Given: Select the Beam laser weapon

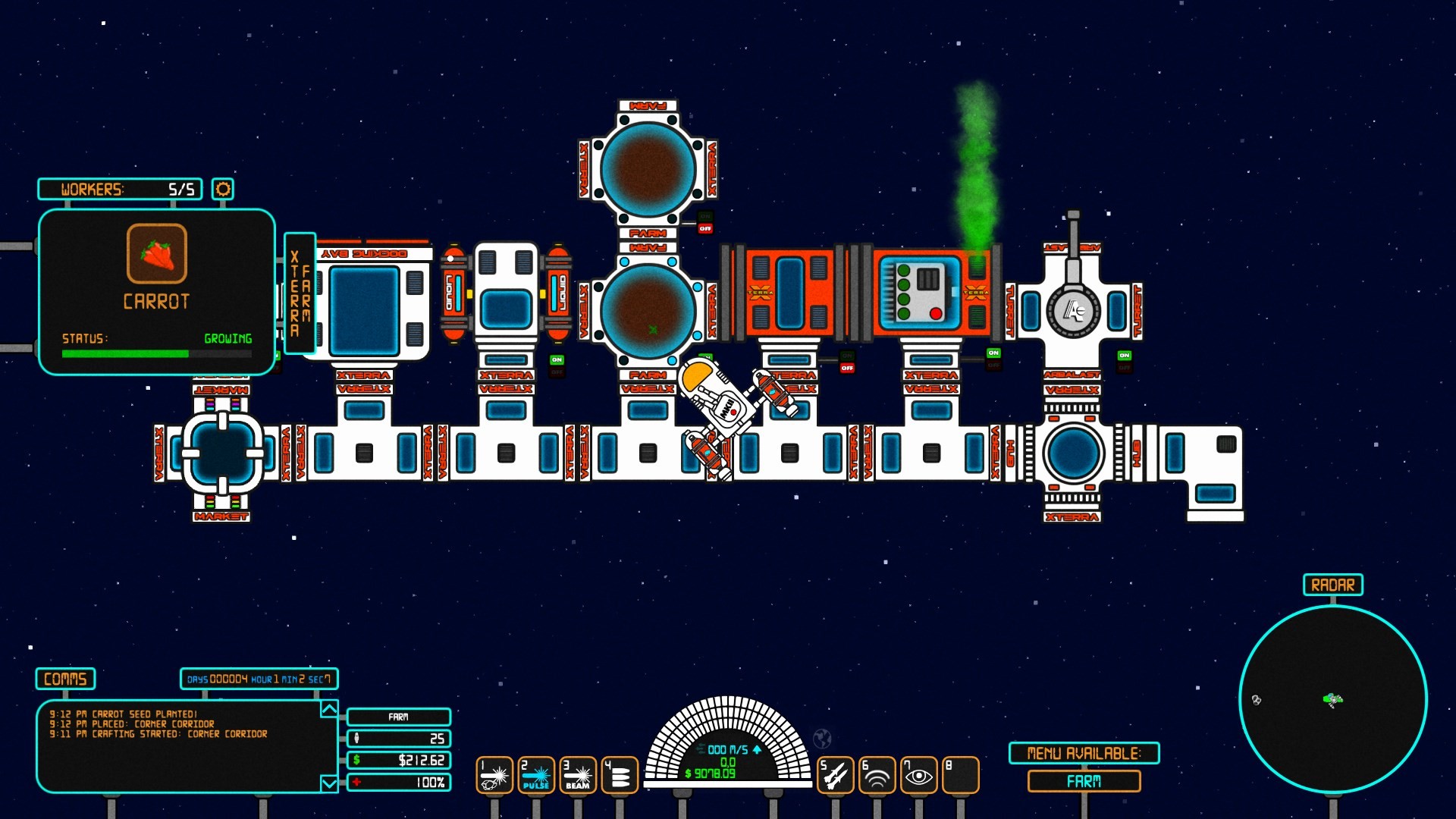Looking at the screenshot, I should point(579,774).
